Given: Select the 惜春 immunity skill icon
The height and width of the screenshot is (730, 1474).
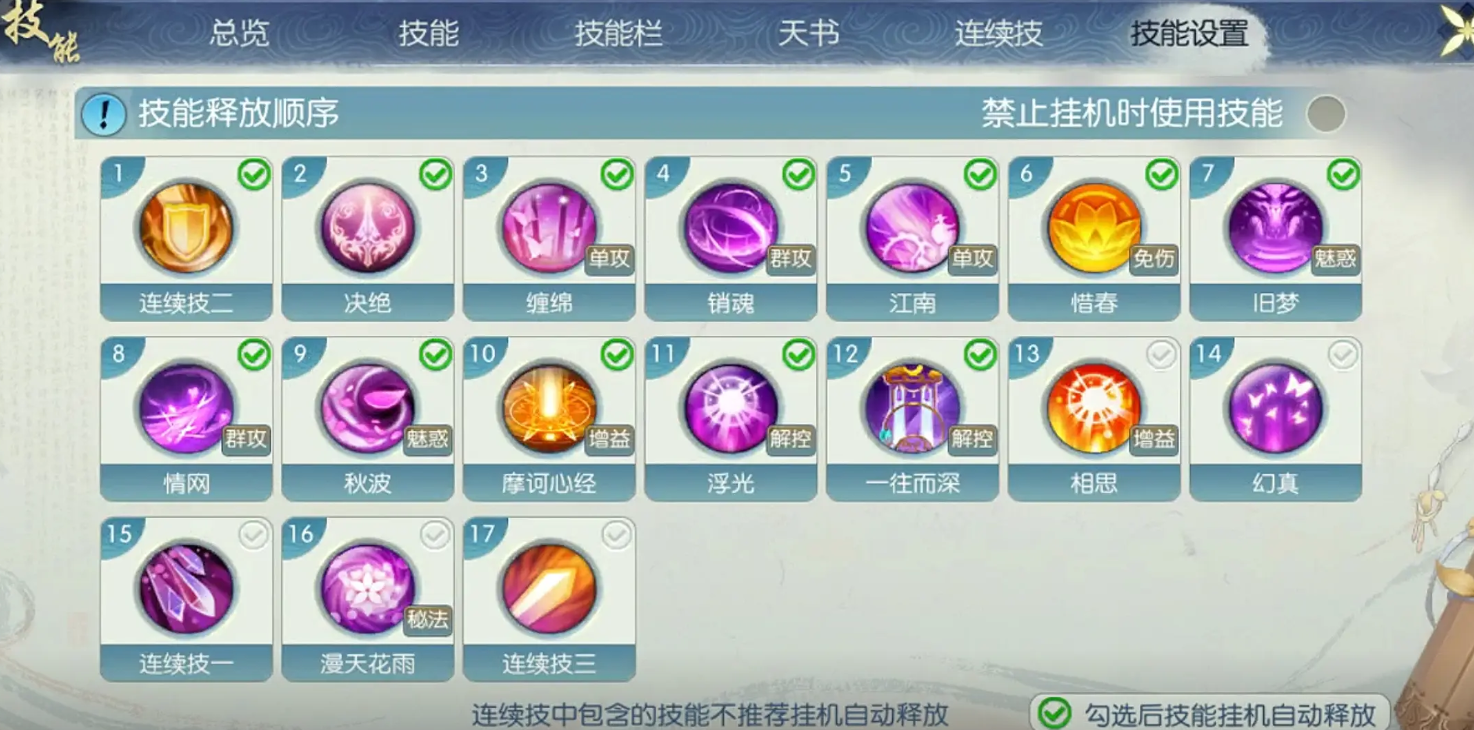Looking at the screenshot, I should (x=1094, y=229).
